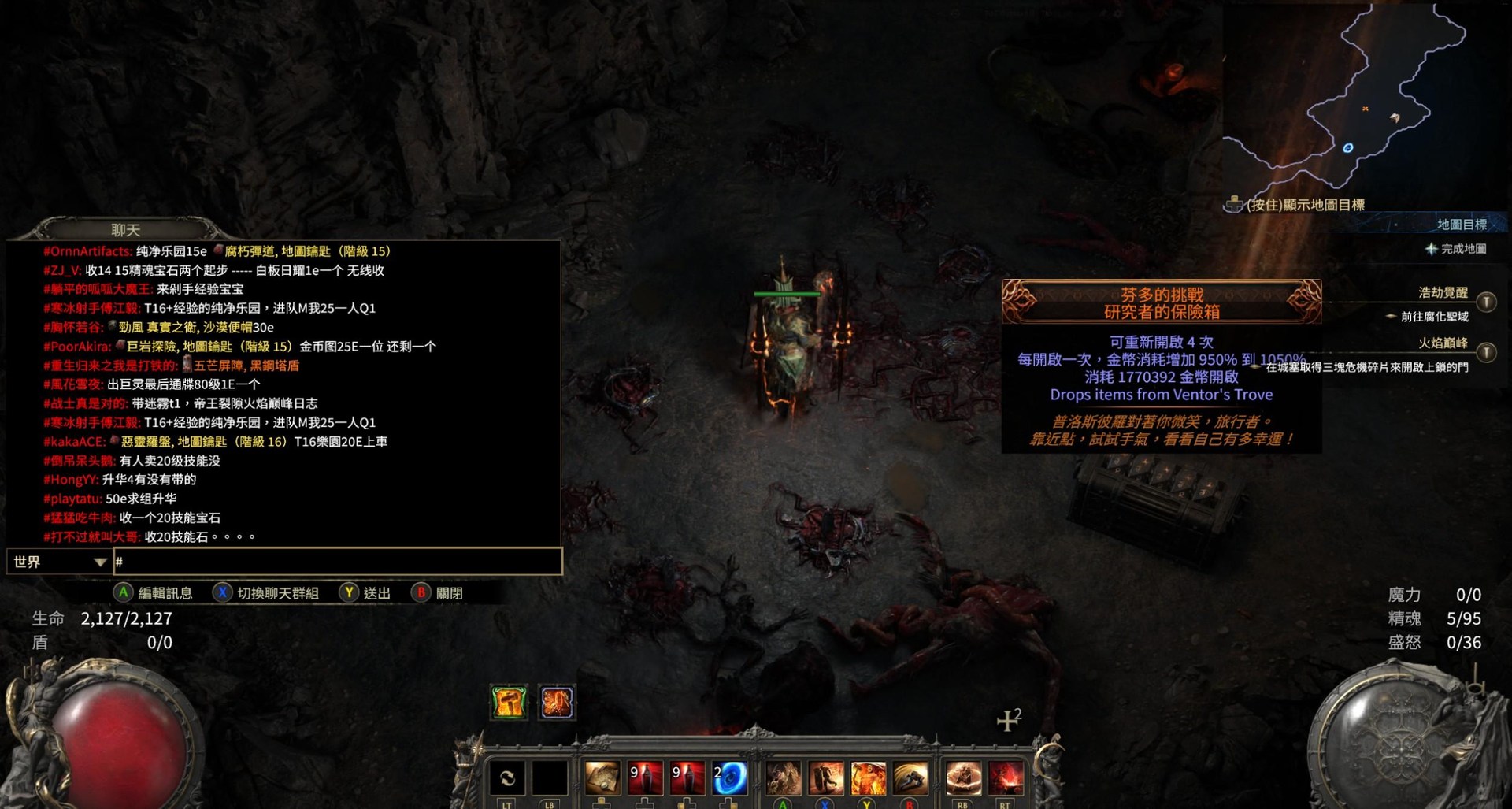
Task: Select the 浩劫覺醒 quest tracker entry
Action: point(1443,293)
